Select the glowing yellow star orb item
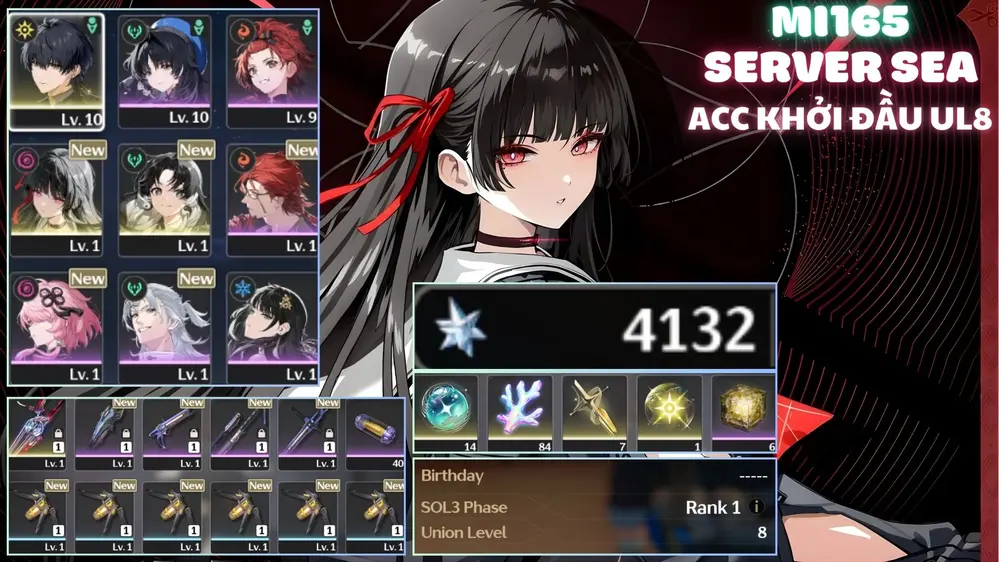The height and width of the screenshot is (562, 999). click(x=669, y=410)
